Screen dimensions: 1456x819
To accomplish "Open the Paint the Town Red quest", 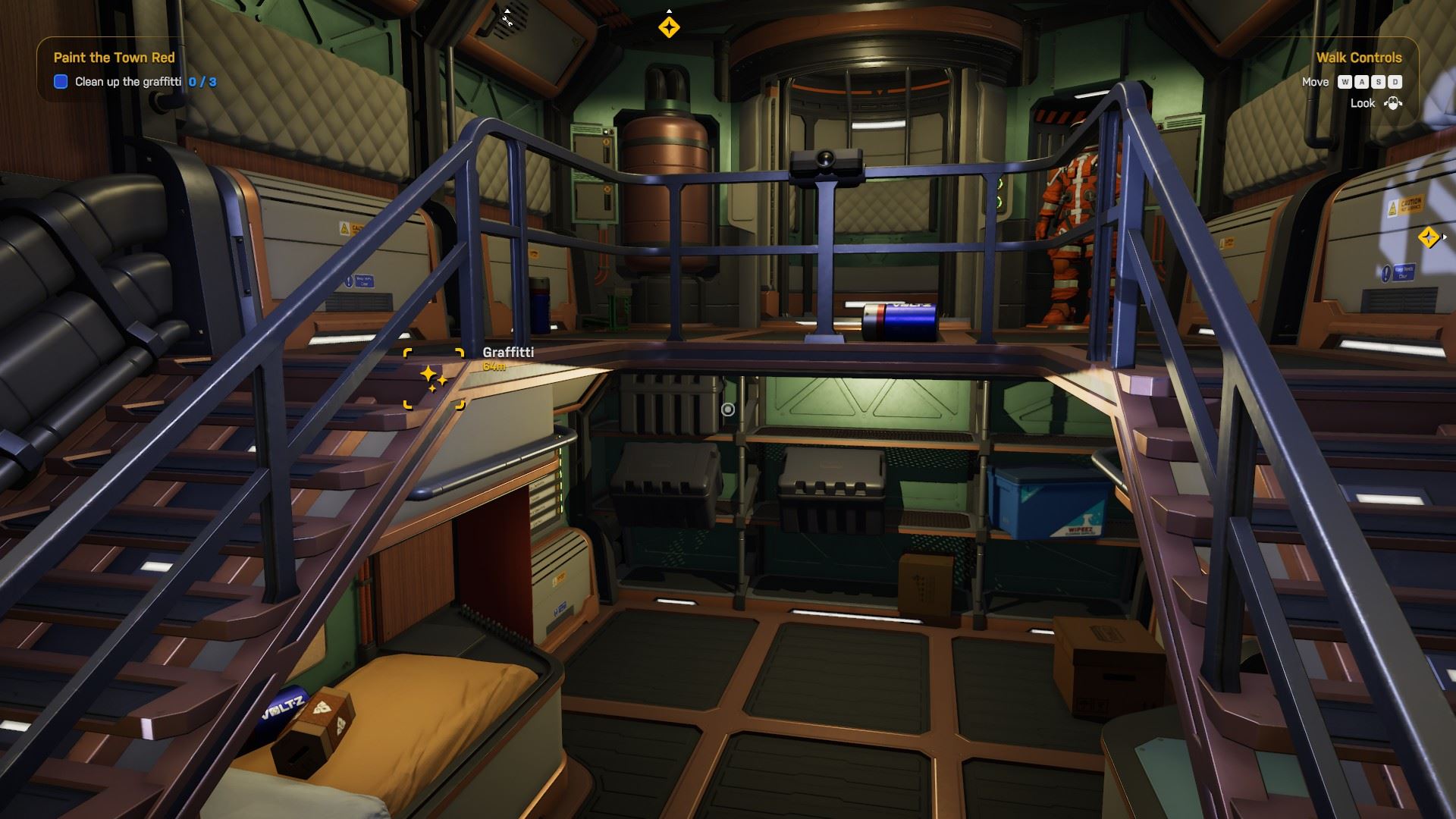I will [x=114, y=58].
